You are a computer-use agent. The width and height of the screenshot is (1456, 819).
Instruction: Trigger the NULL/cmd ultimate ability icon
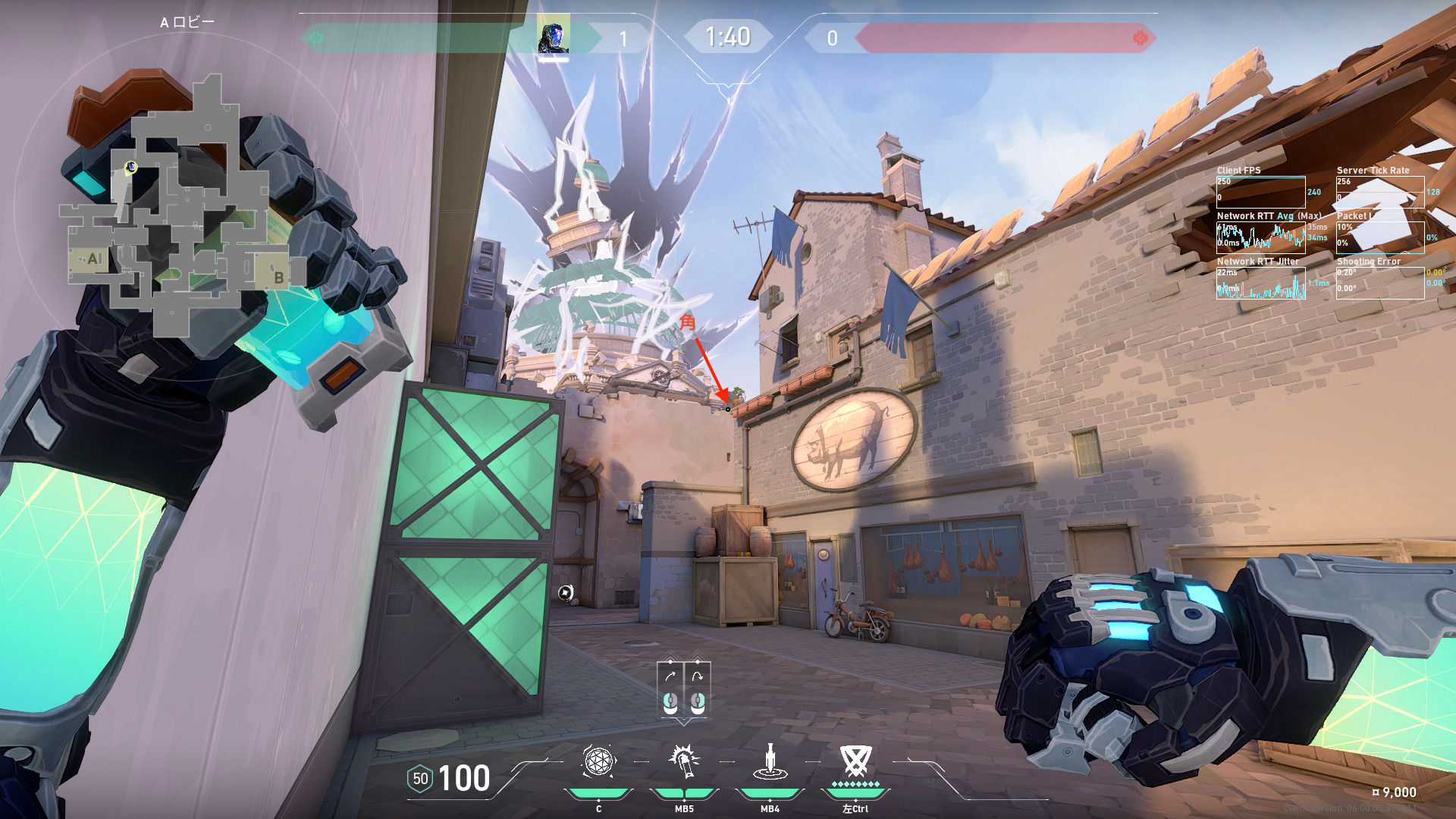click(855, 761)
